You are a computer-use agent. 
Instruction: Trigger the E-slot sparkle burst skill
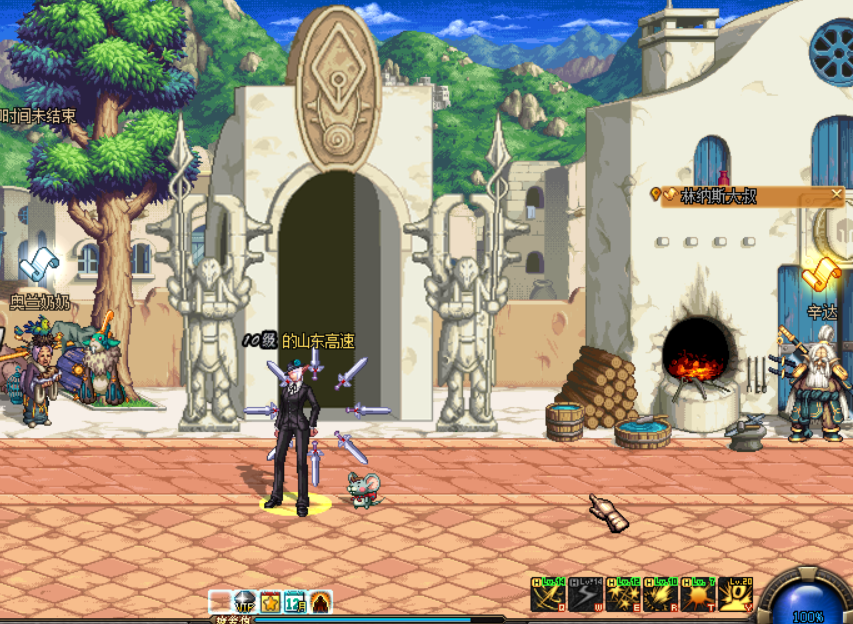click(x=623, y=595)
